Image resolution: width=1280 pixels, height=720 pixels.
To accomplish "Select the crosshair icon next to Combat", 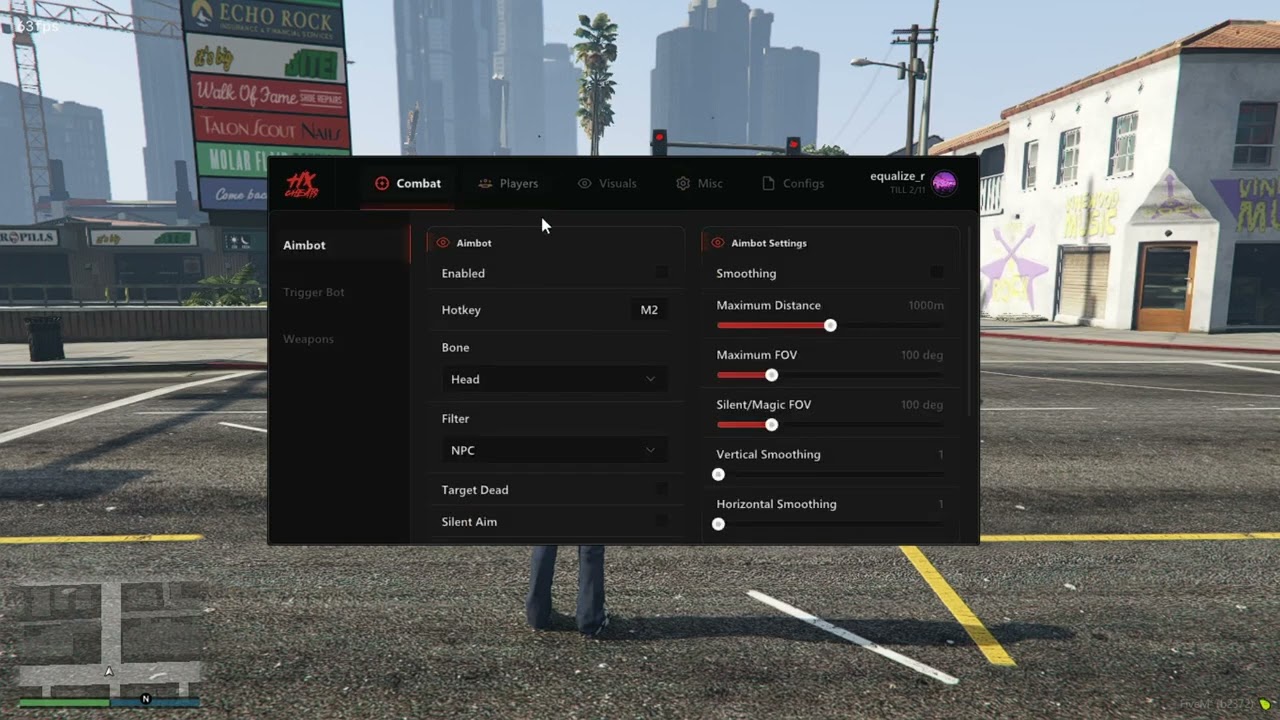I will pyautogui.click(x=382, y=183).
